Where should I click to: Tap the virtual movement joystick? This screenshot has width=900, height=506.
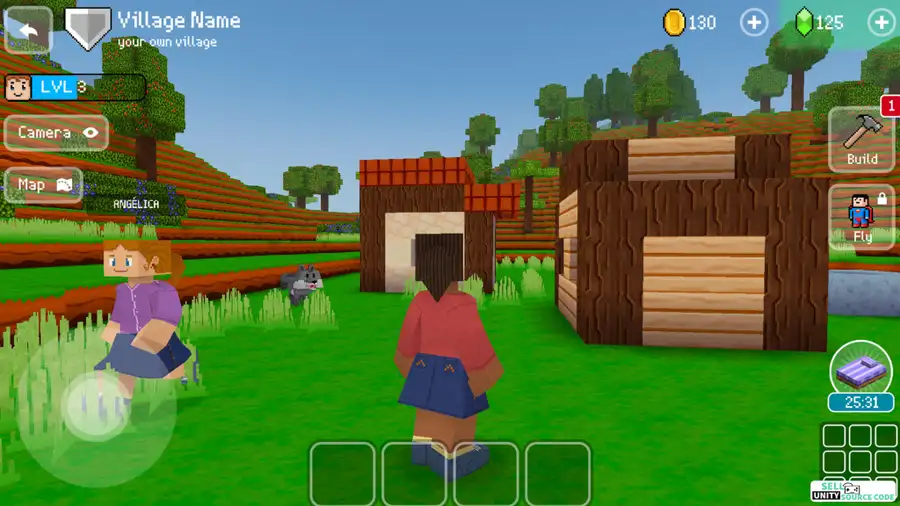[96, 406]
